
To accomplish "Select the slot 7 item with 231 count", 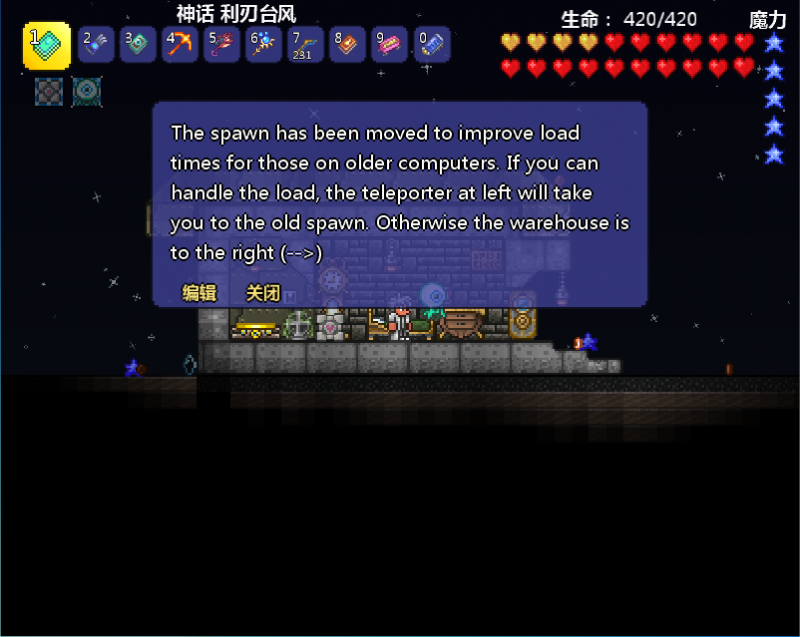I will coord(306,45).
